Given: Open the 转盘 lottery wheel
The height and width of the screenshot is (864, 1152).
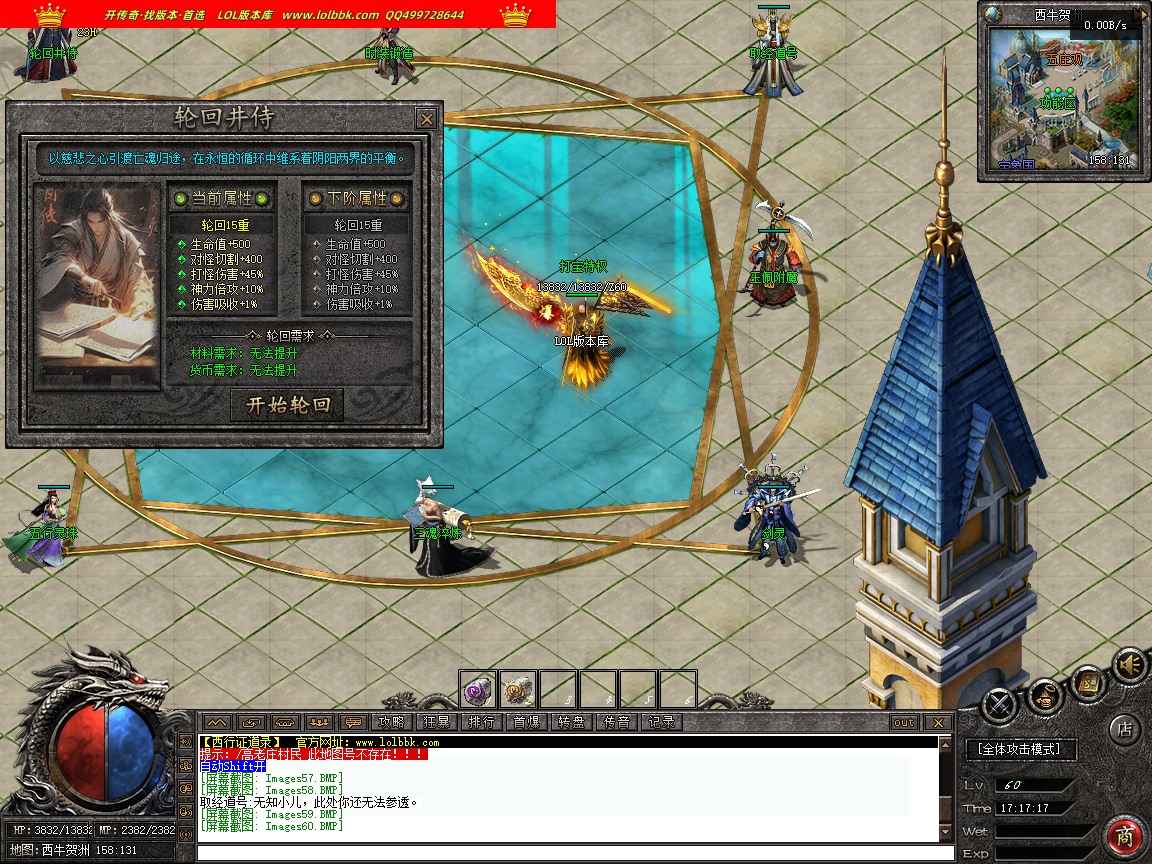Looking at the screenshot, I should pos(571,722).
